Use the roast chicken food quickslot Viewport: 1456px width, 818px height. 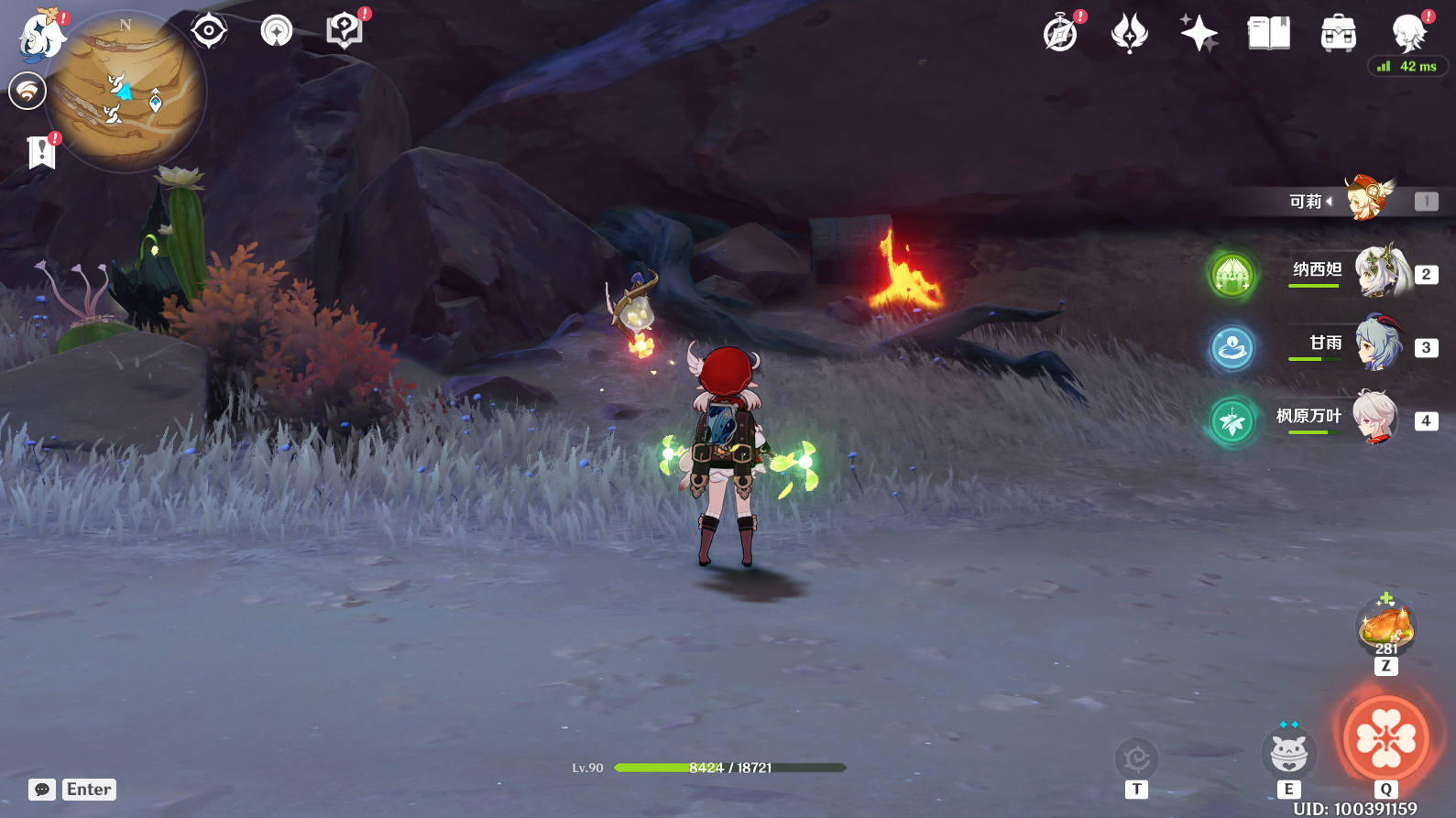(x=1385, y=627)
